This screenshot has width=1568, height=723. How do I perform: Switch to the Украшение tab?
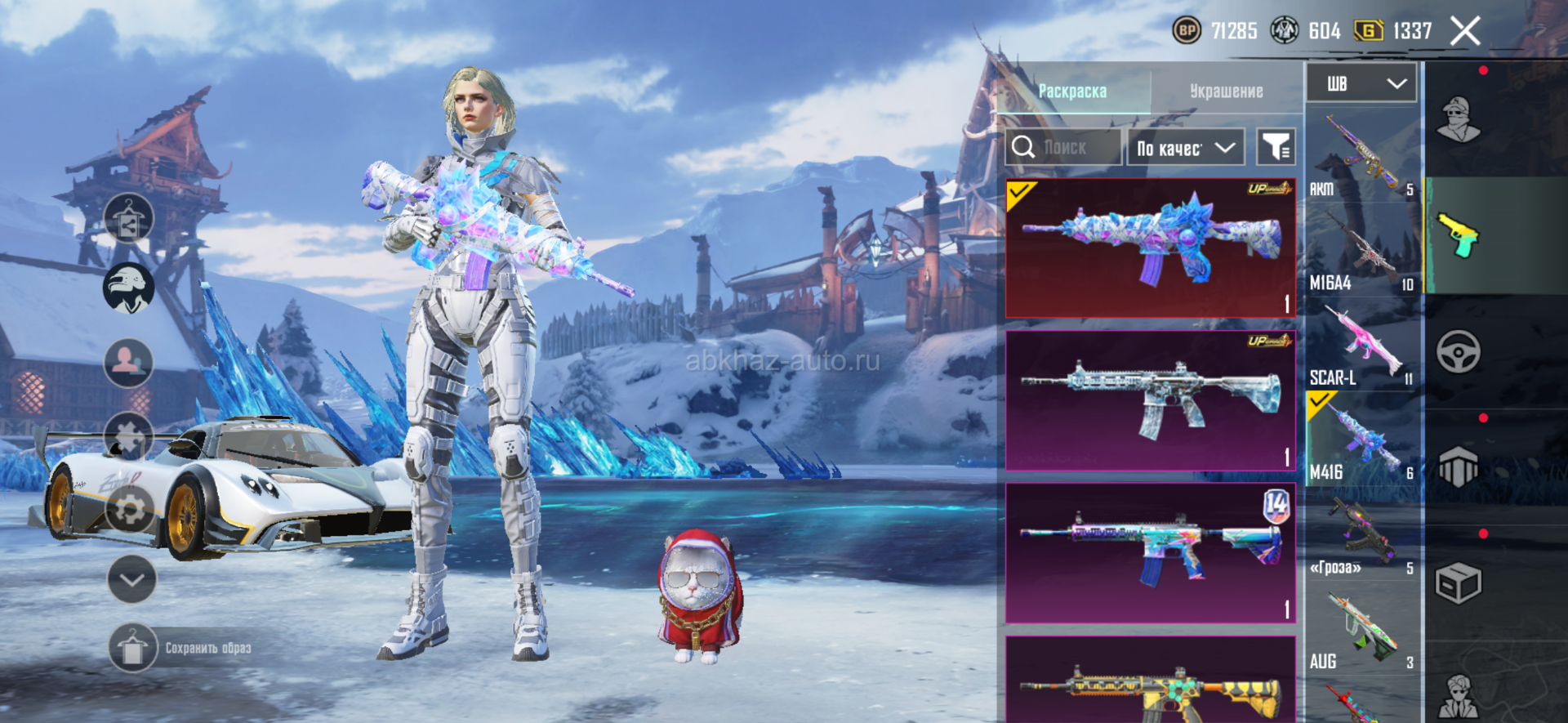[x=1226, y=91]
